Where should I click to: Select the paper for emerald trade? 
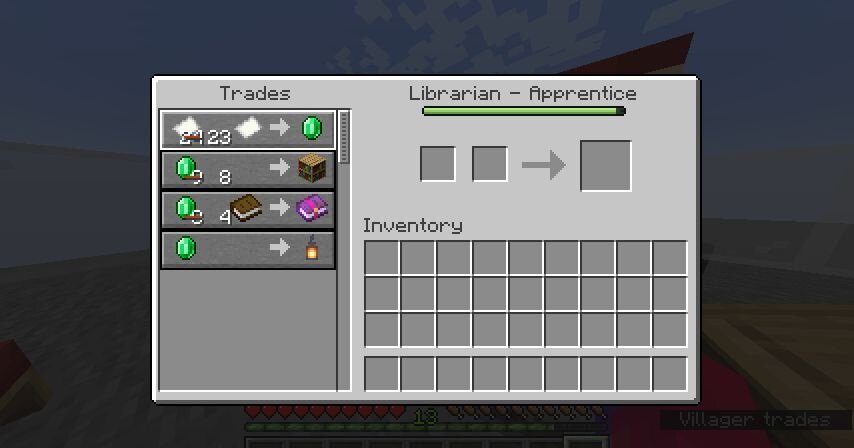point(247,129)
